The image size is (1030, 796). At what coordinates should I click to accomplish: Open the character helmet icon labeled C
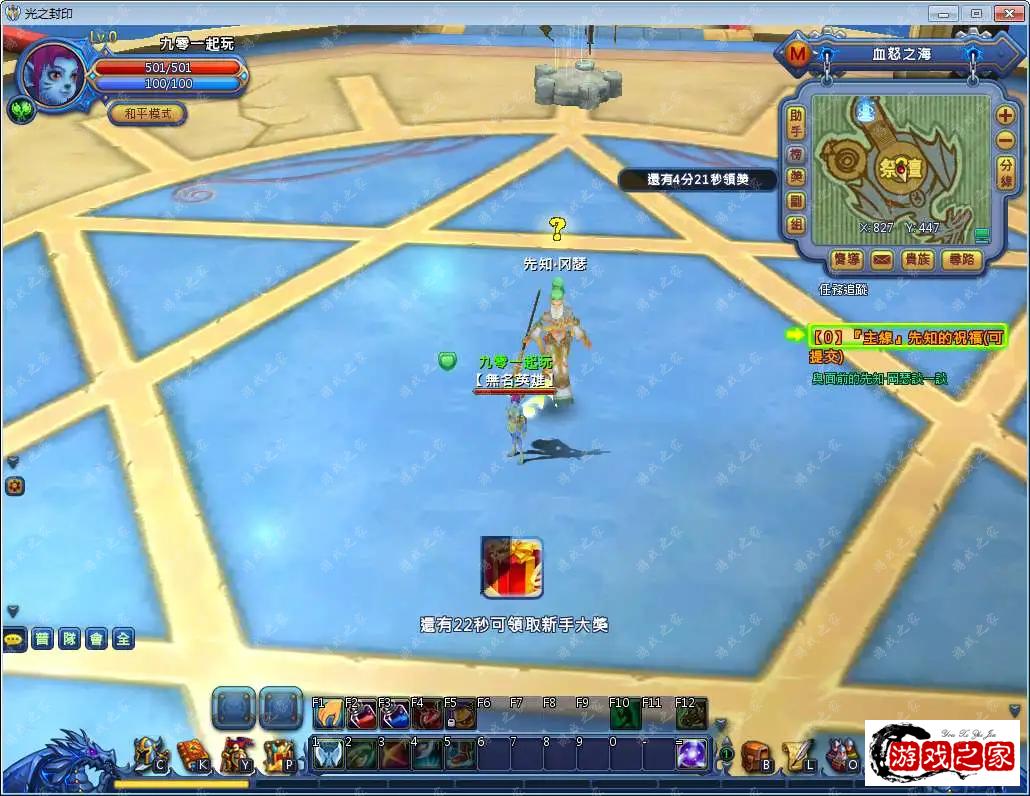pos(149,754)
